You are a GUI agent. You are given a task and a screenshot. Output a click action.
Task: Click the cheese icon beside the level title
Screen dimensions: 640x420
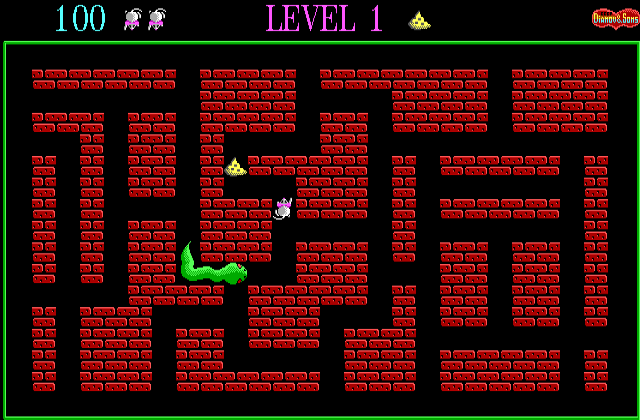pos(420,20)
